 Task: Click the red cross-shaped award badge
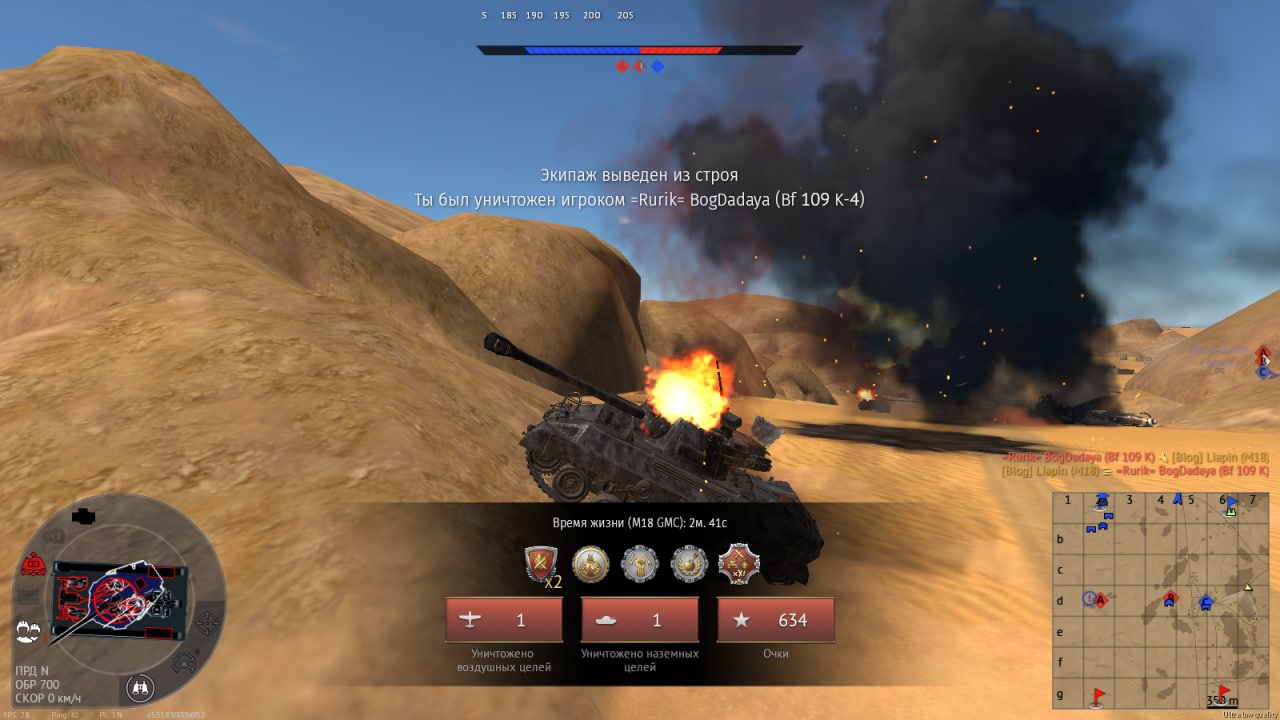739,564
